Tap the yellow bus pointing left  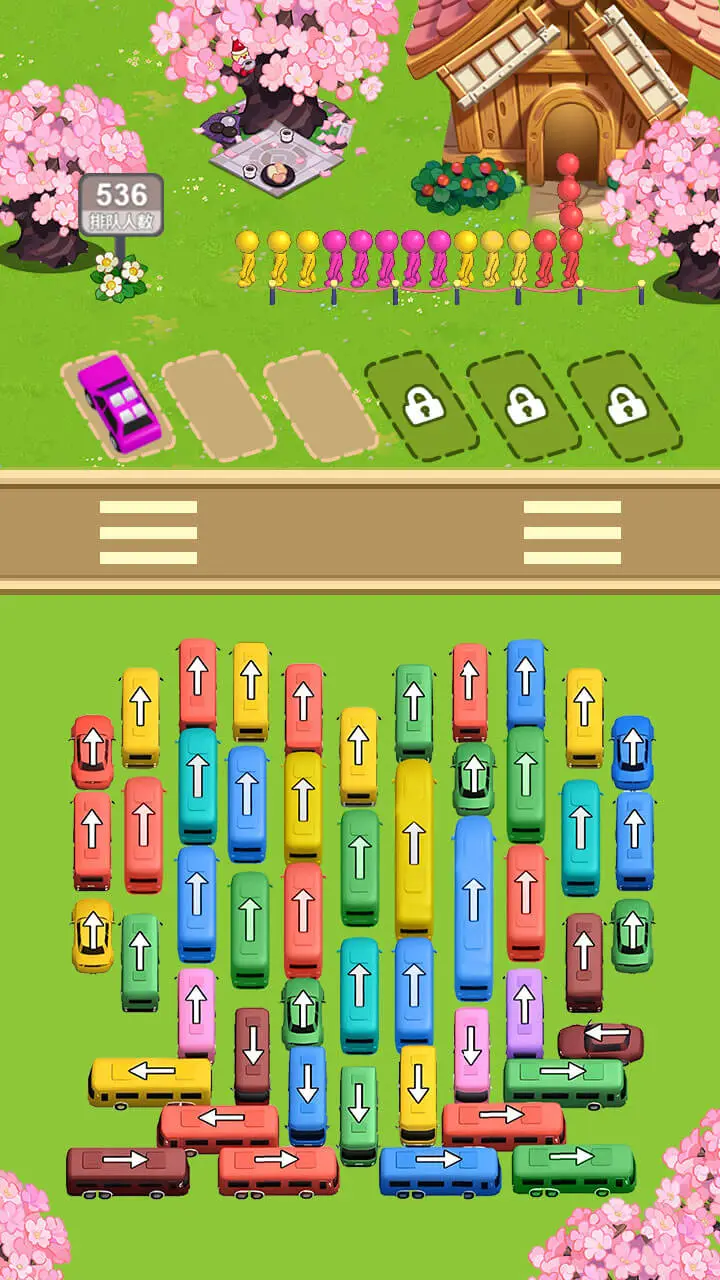coord(150,1080)
